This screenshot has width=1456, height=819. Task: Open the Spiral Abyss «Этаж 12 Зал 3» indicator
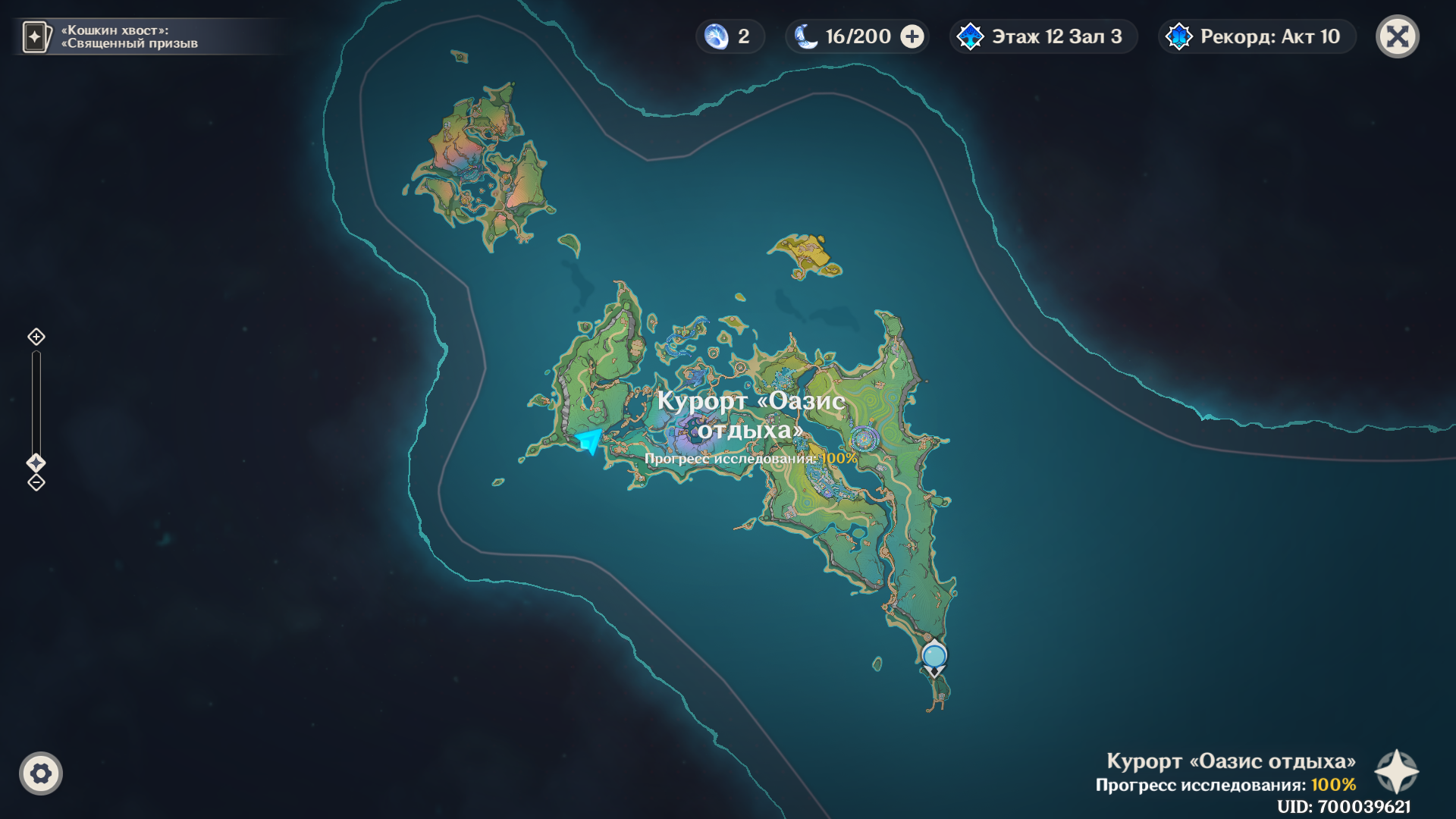click(1043, 36)
